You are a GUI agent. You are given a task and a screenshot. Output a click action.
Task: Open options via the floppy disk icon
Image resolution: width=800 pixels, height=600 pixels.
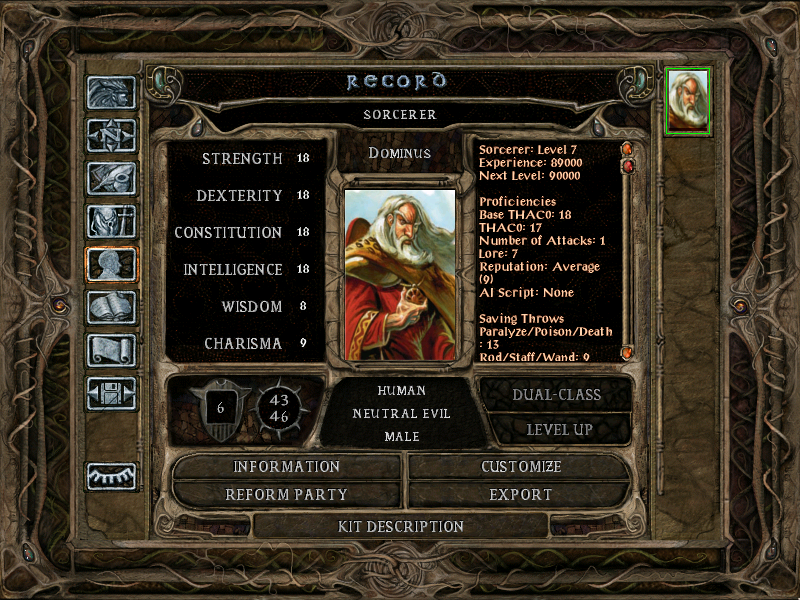(111, 393)
